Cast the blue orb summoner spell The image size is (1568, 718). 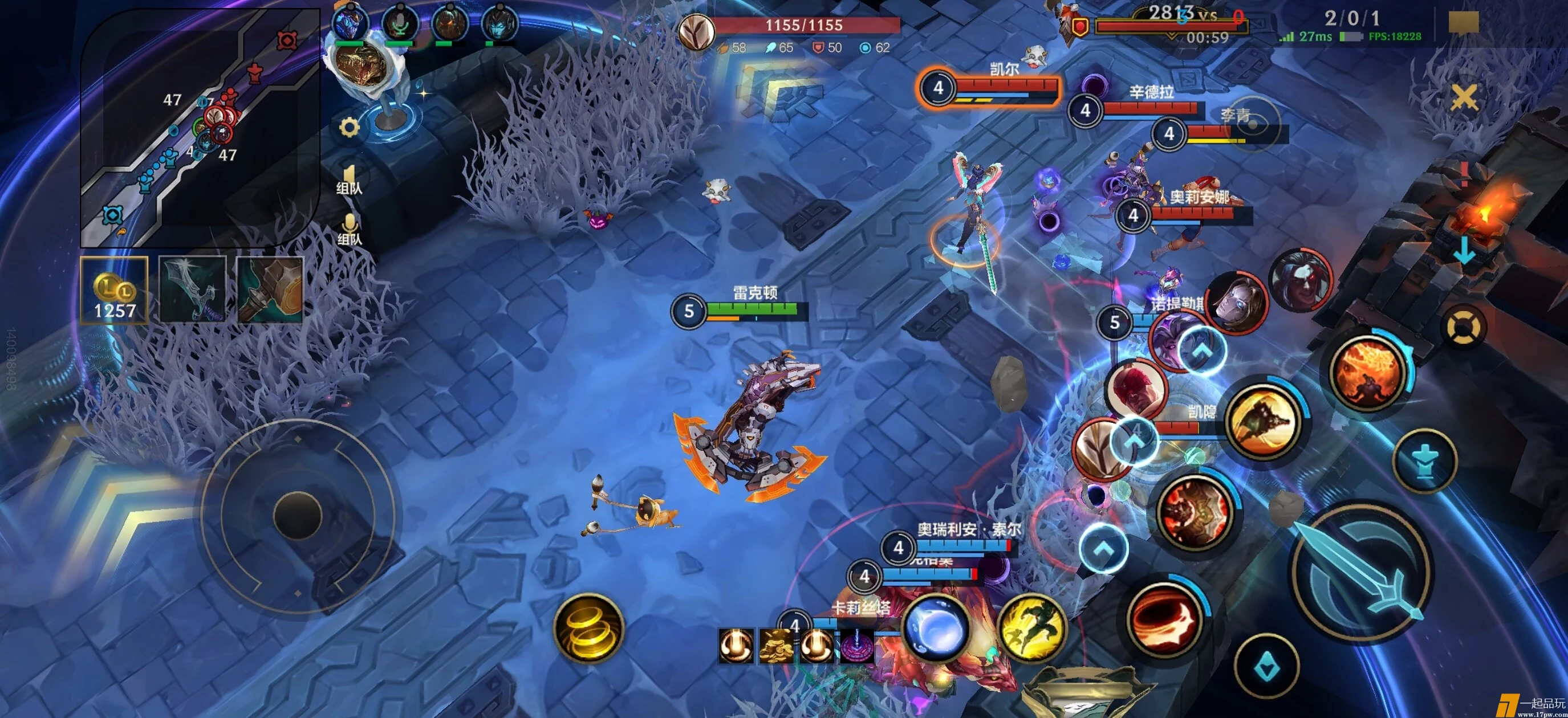tap(936, 630)
